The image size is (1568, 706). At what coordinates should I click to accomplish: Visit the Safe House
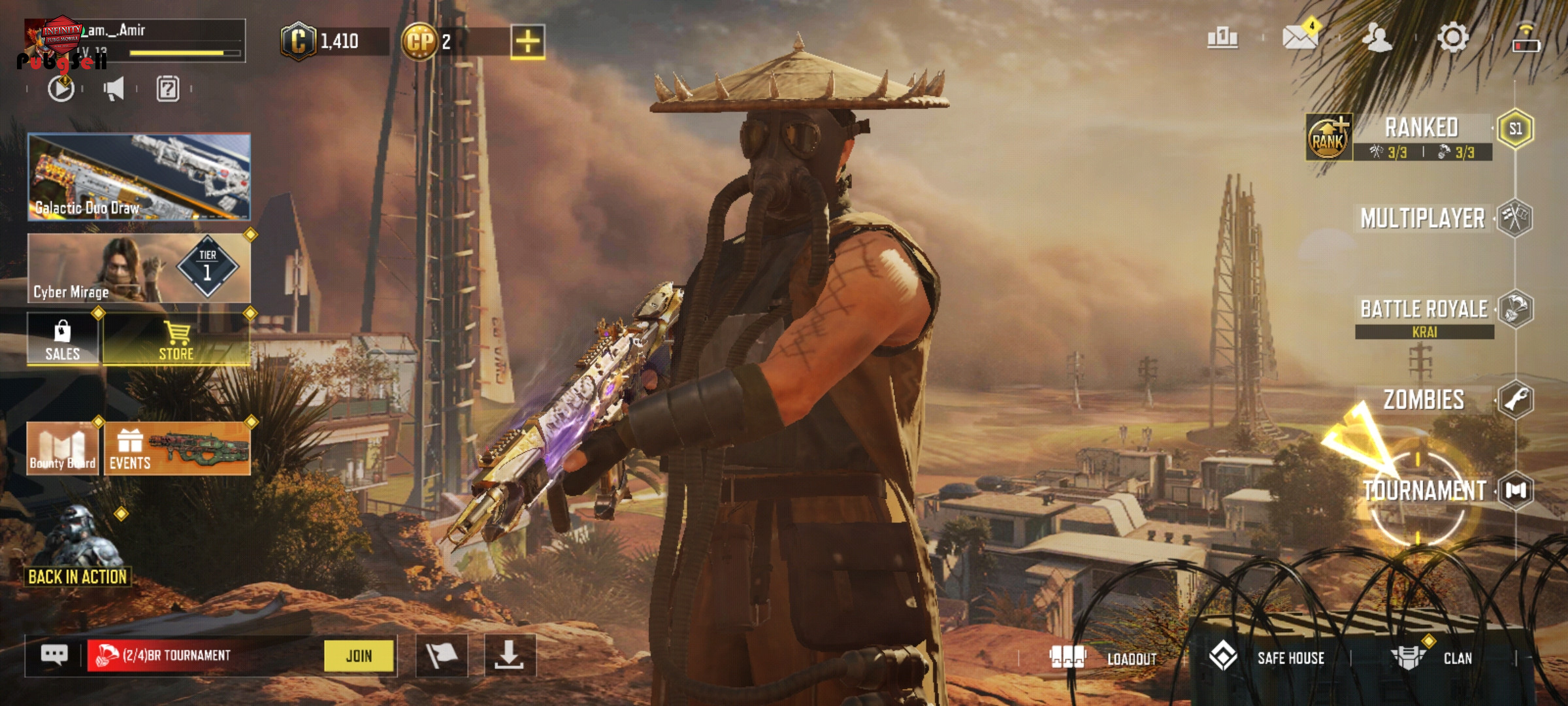[x=1267, y=658]
